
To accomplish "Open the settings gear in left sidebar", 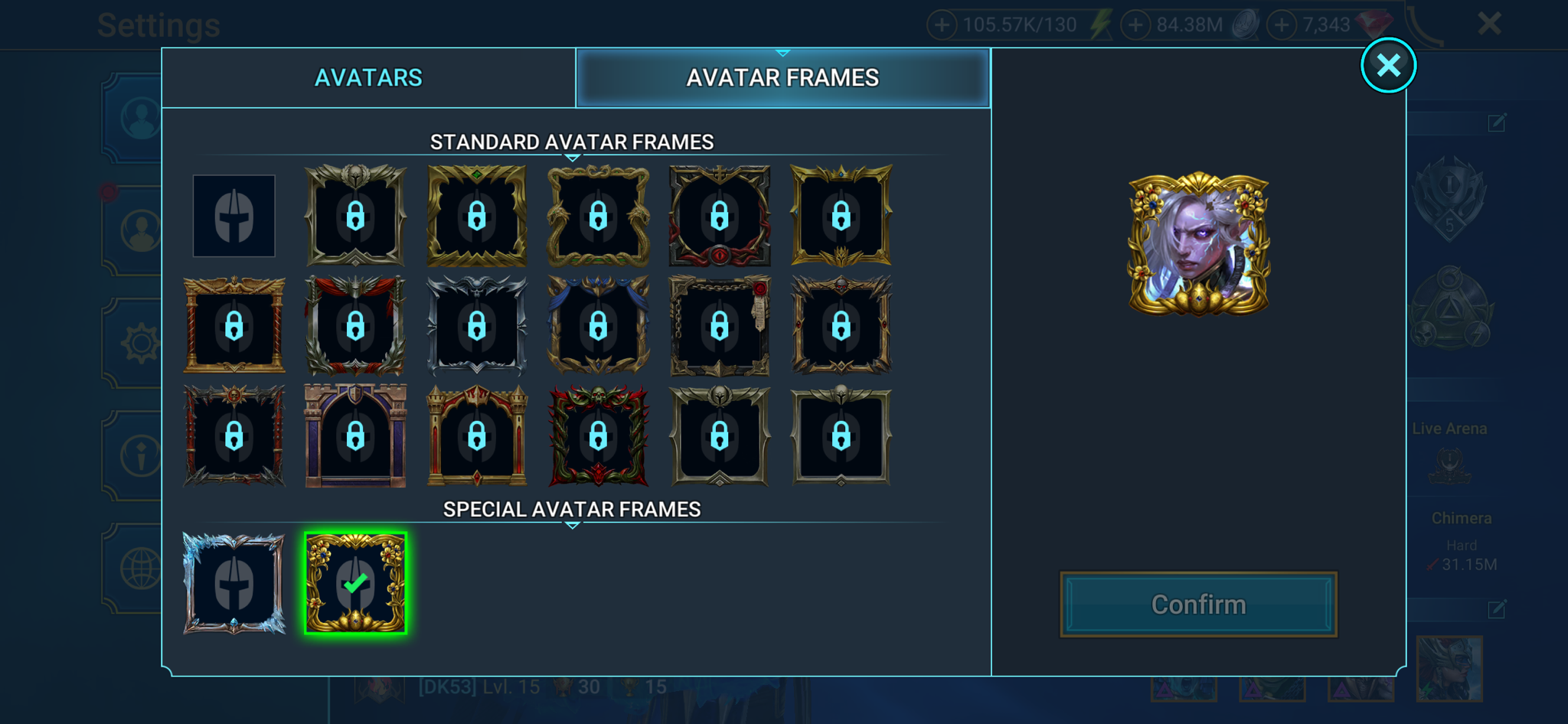I will point(141,344).
